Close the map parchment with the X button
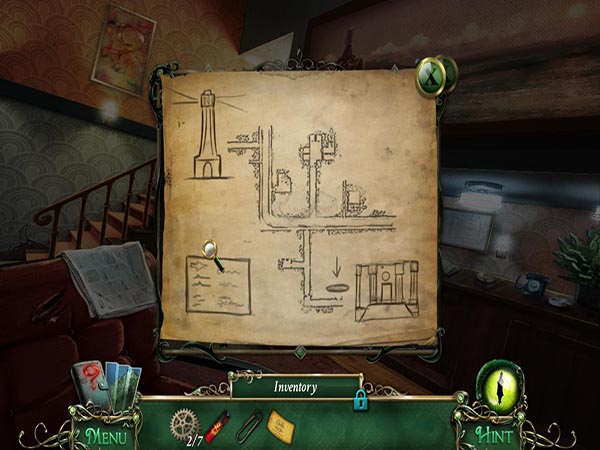The image size is (600, 450). point(433,77)
